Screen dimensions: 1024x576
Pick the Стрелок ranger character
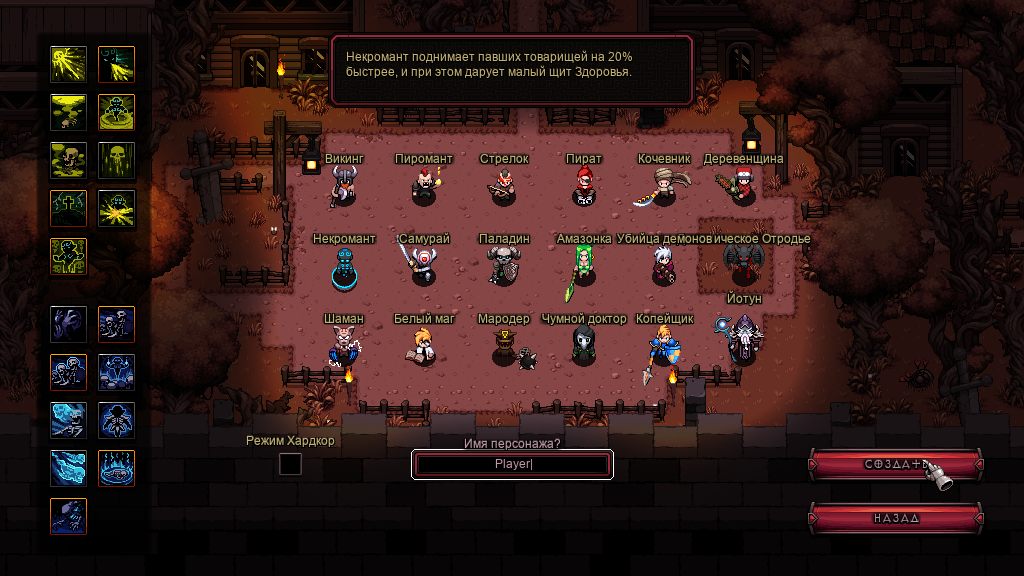(x=503, y=187)
